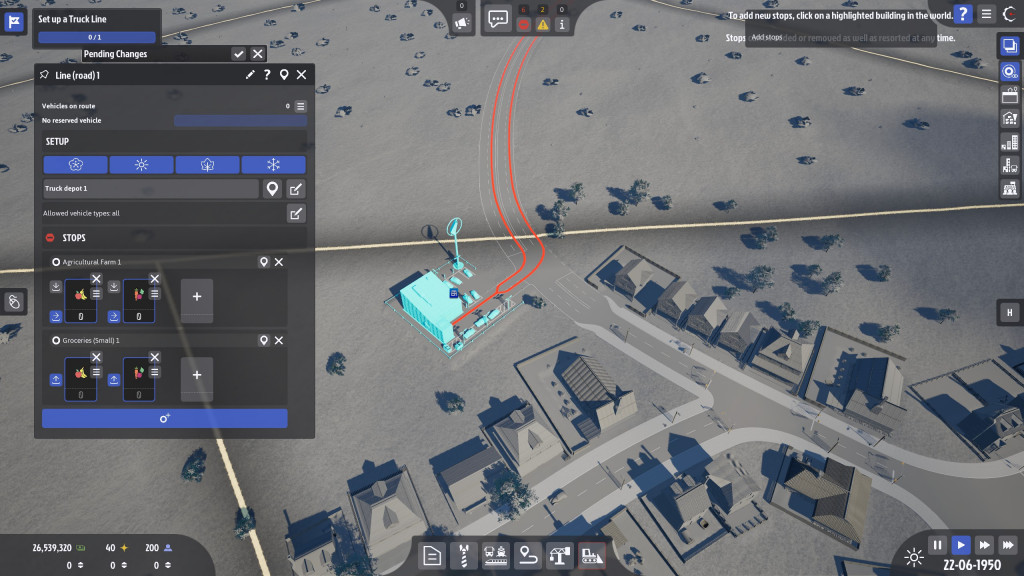The image size is (1024, 576).
Task: Open the messages speech bubble panel
Action: click(498, 17)
